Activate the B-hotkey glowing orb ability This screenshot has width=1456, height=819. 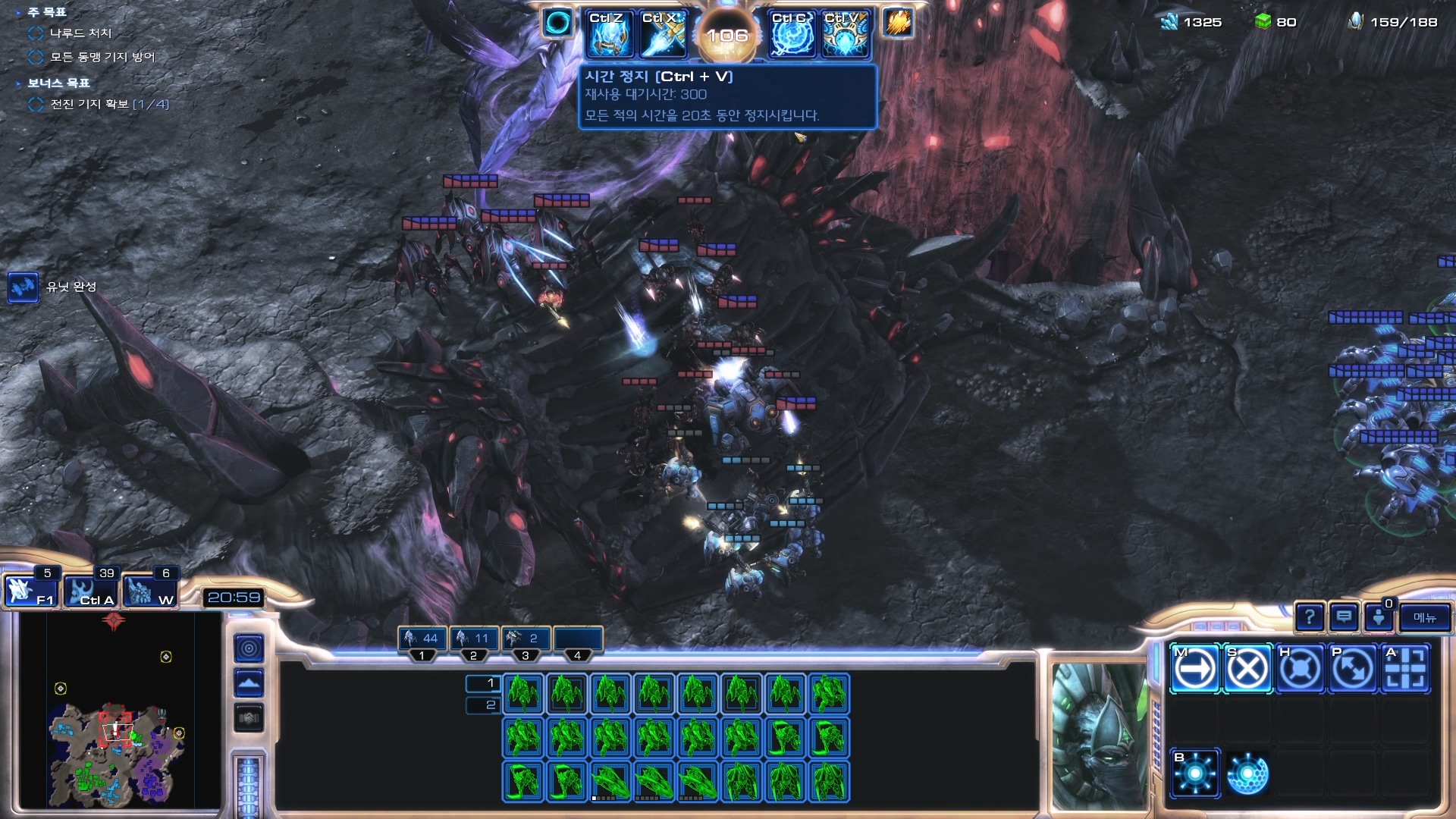(1195, 773)
